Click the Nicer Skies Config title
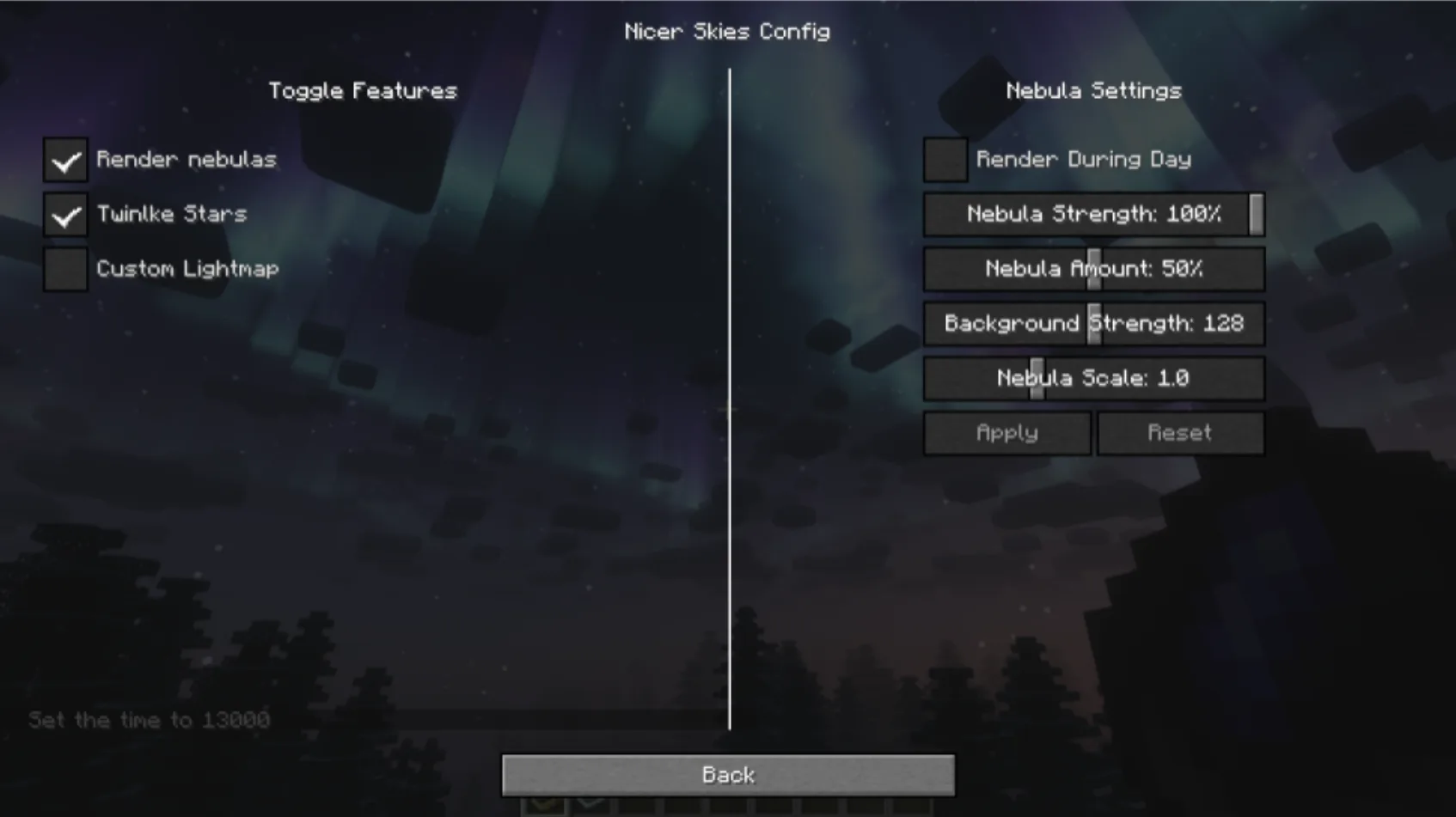1456x817 pixels. [x=727, y=31]
